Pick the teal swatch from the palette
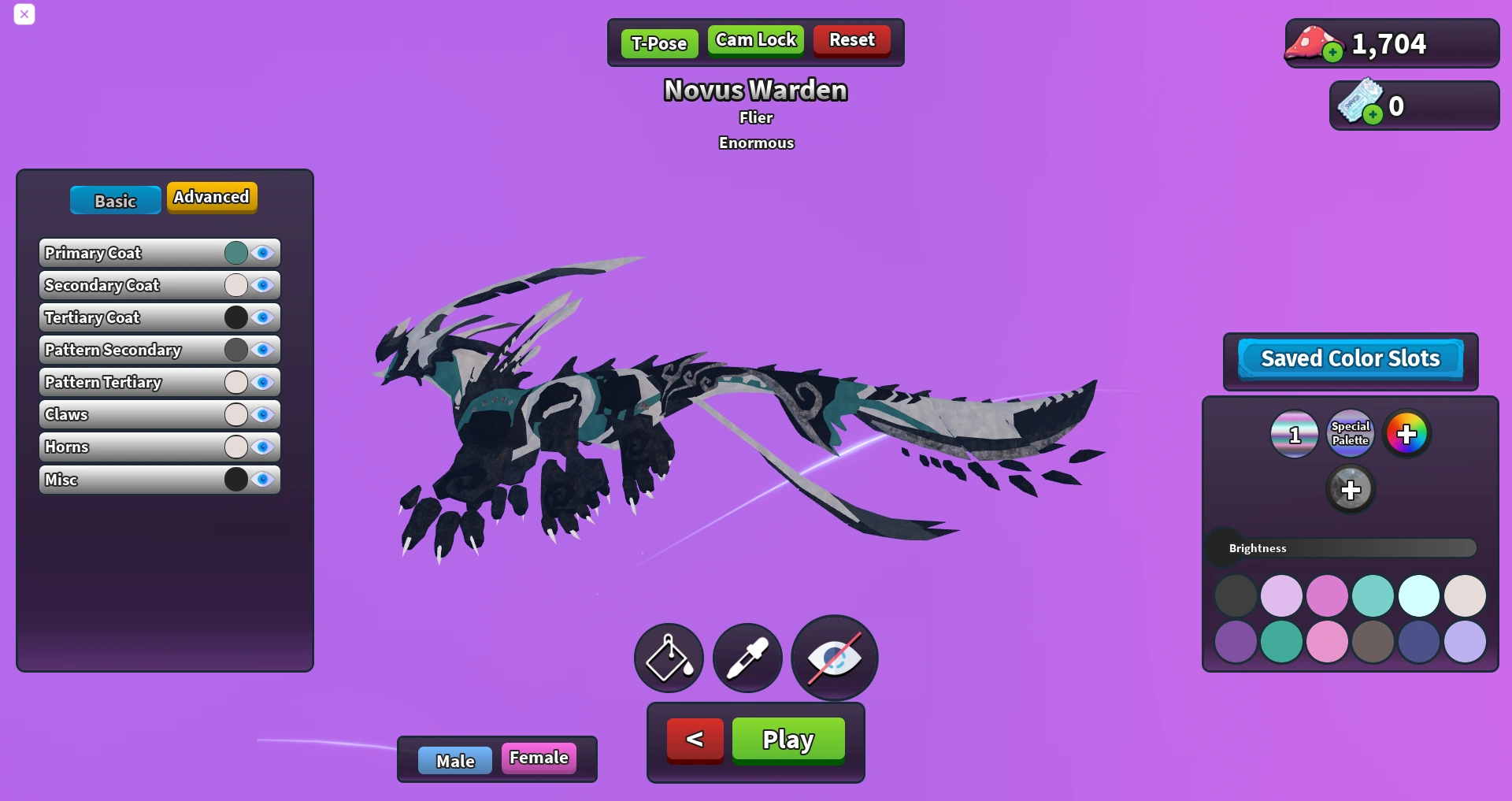 tap(1372, 596)
